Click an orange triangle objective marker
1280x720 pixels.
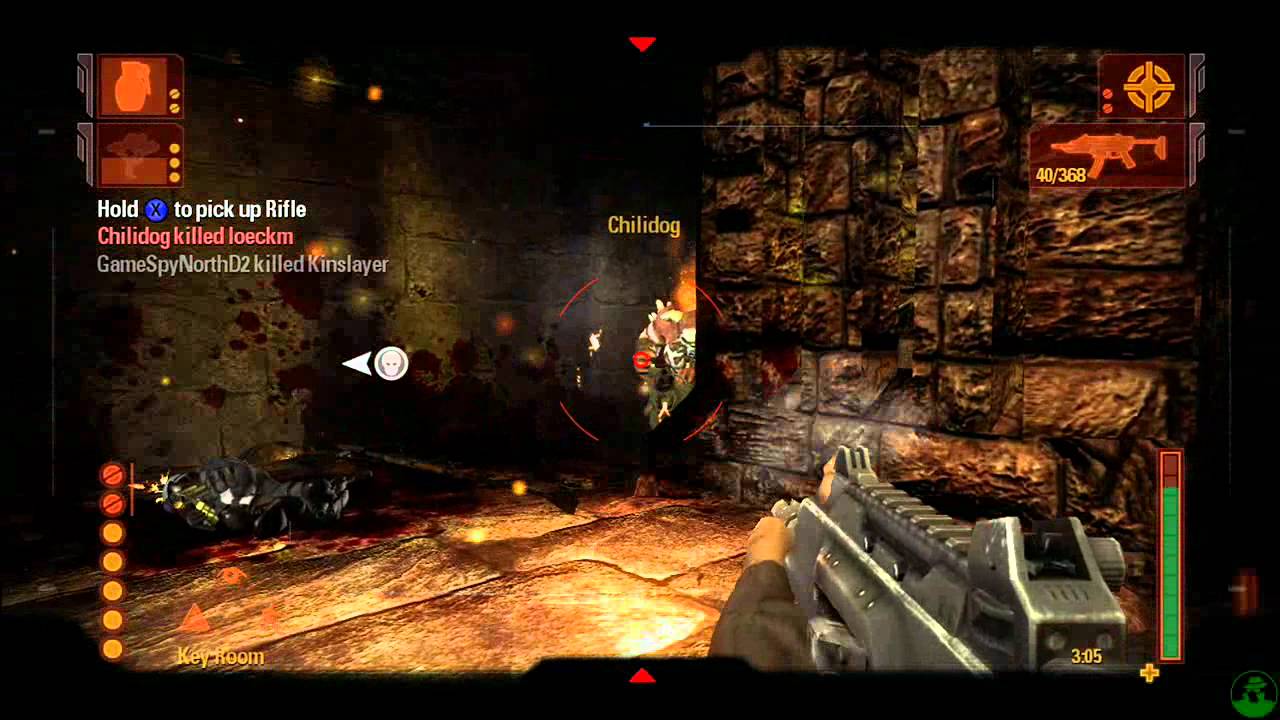(195, 617)
